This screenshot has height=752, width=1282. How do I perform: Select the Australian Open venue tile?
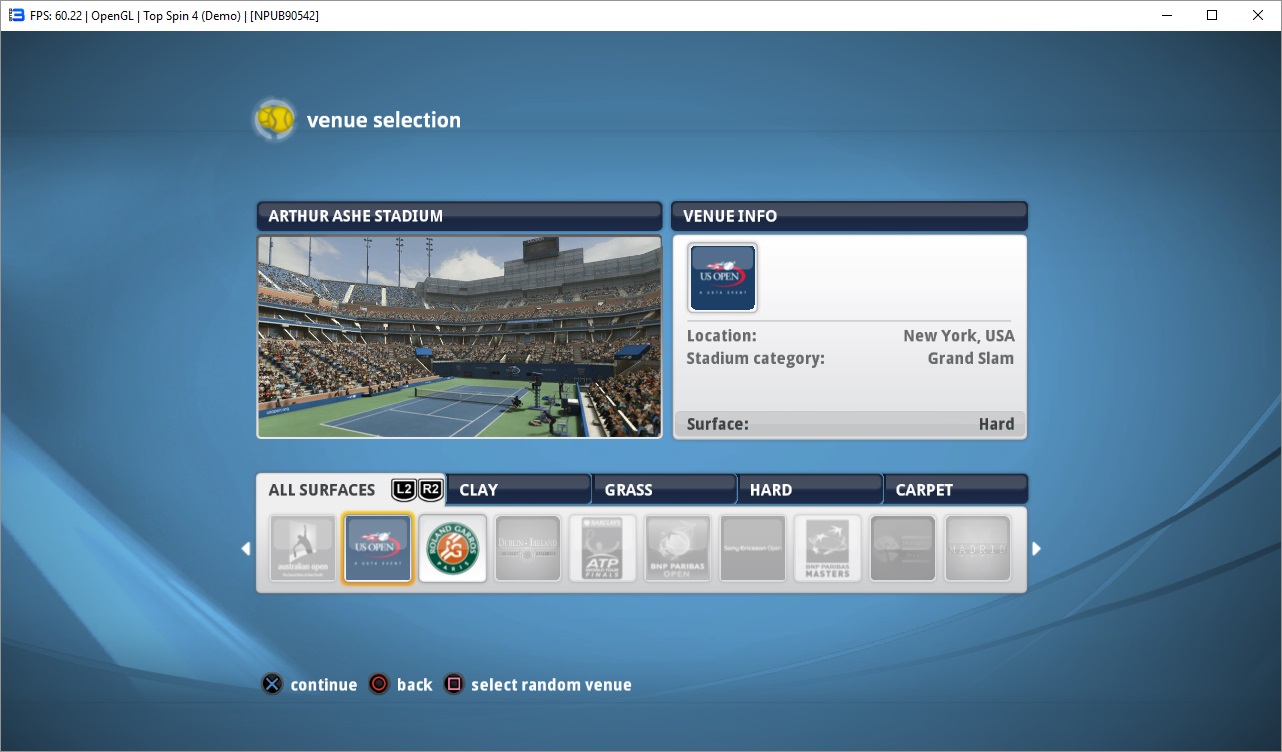tap(303, 548)
